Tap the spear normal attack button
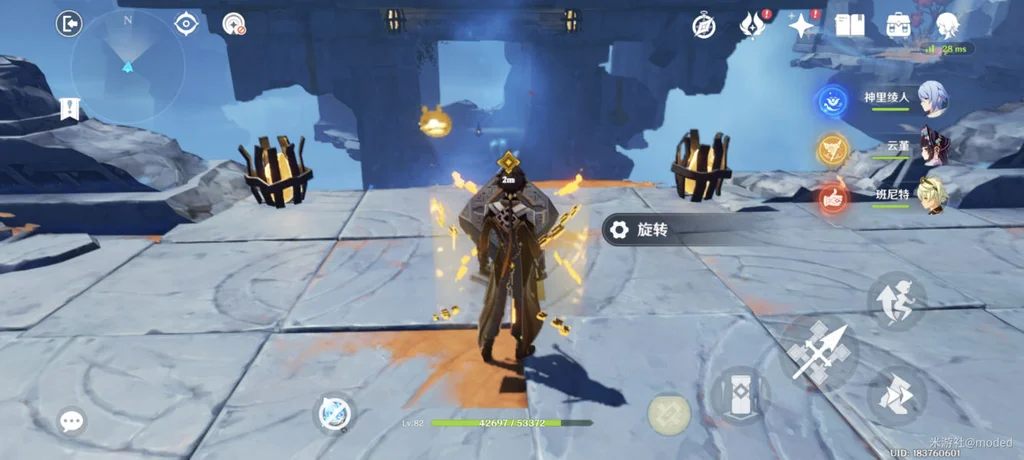 tap(819, 352)
